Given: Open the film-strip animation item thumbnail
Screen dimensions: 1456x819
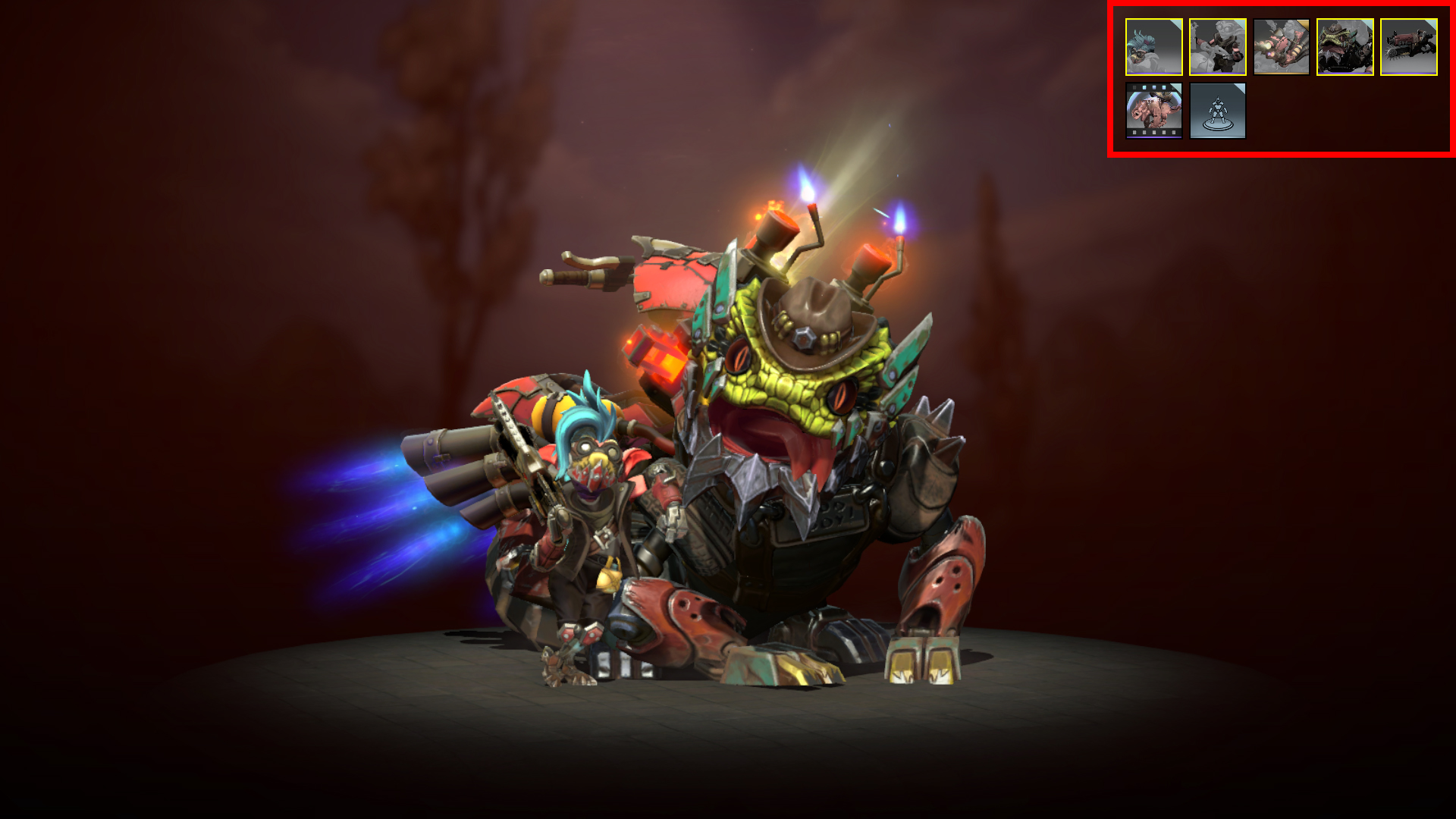Looking at the screenshot, I should [1153, 111].
